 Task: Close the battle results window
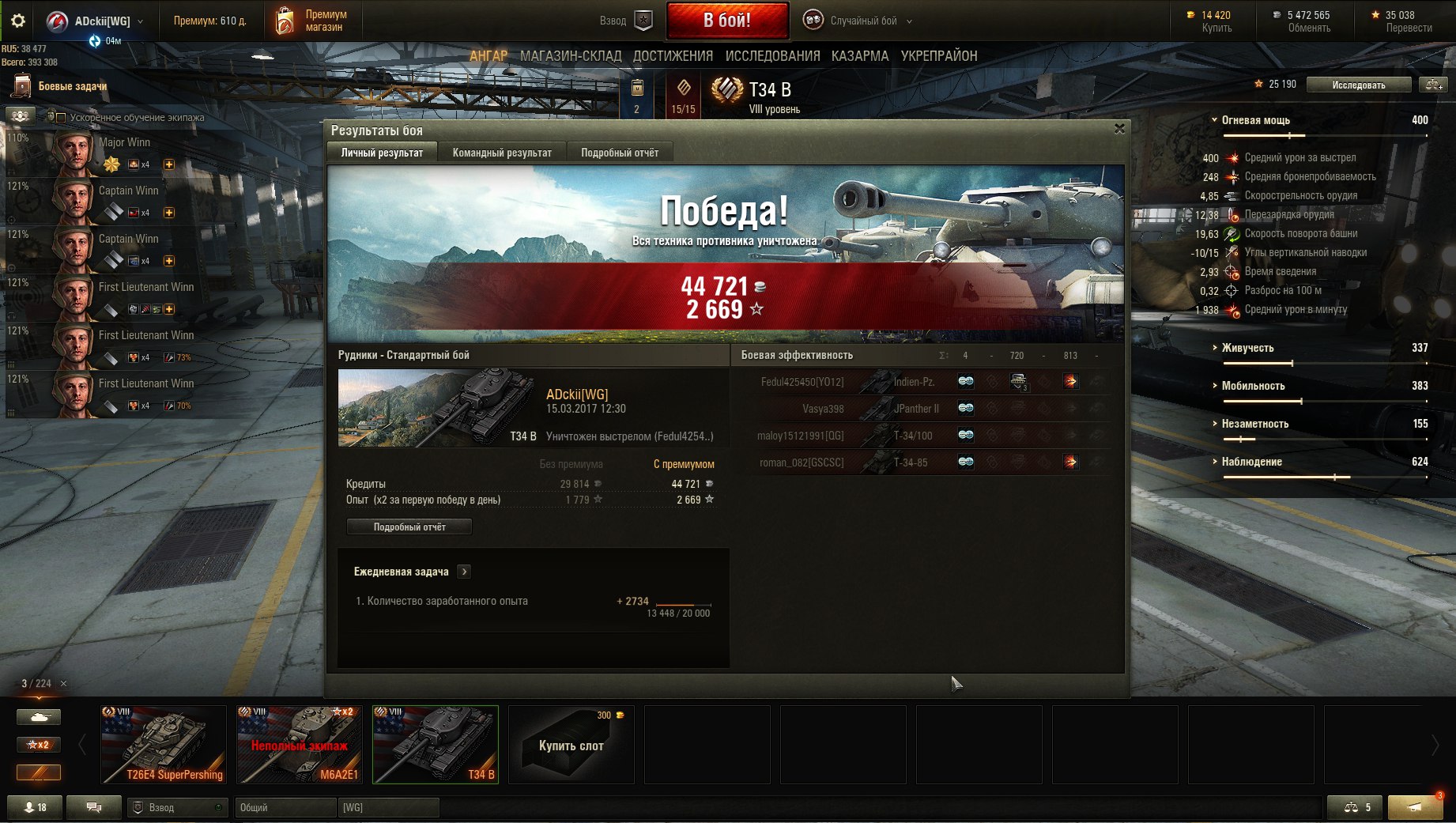1119,129
